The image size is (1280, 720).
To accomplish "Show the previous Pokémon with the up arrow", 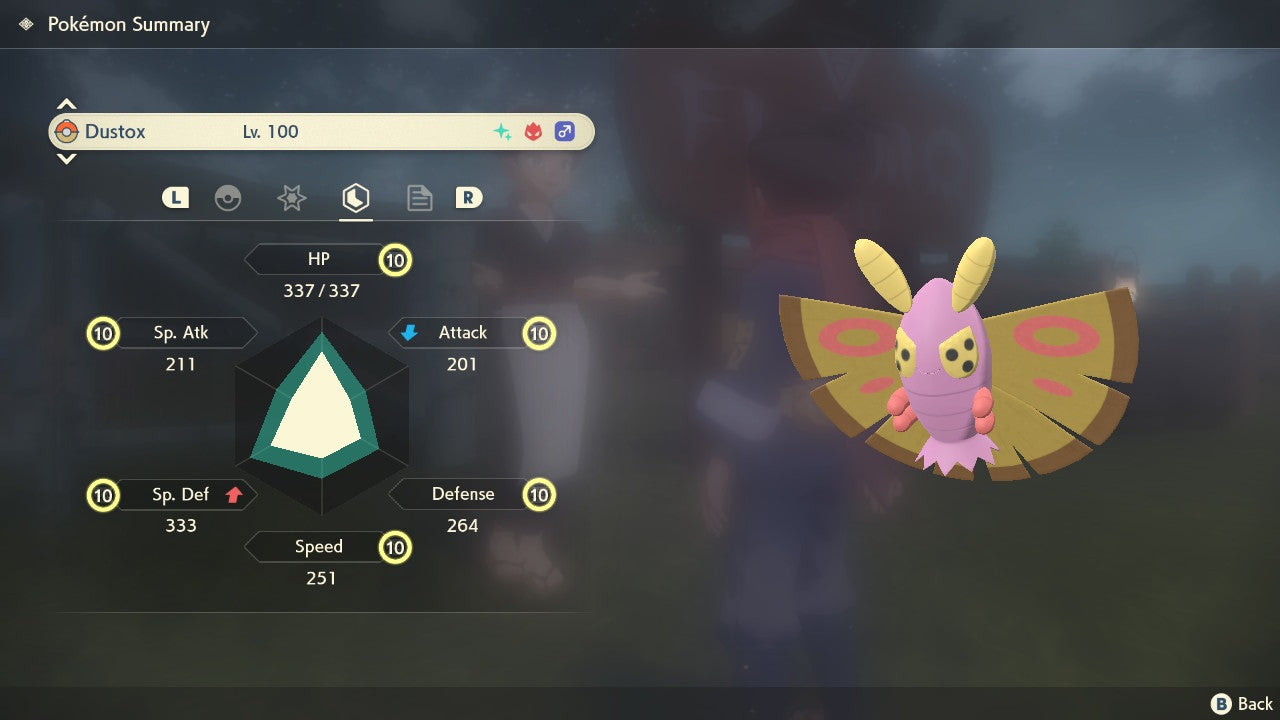I will 66,104.
